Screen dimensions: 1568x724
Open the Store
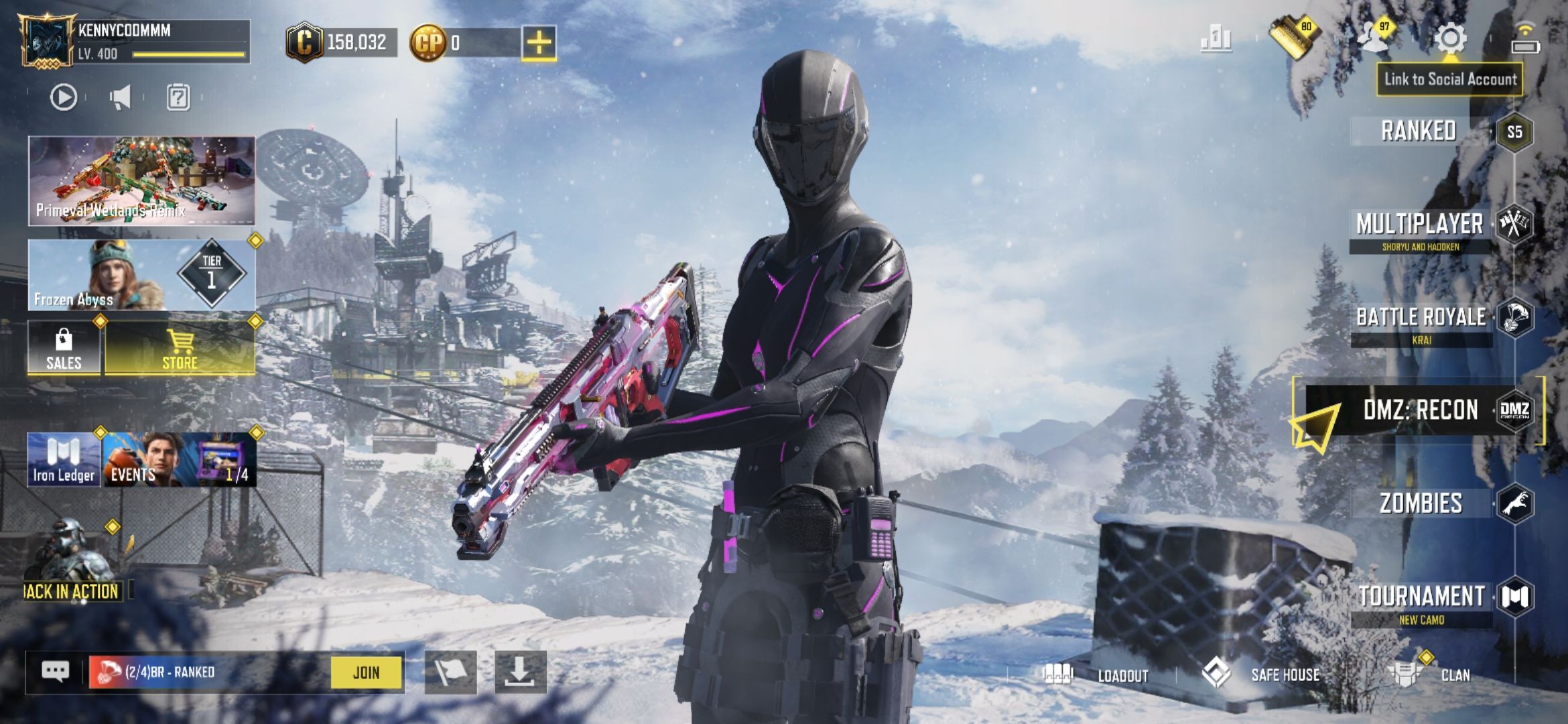coord(180,349)
